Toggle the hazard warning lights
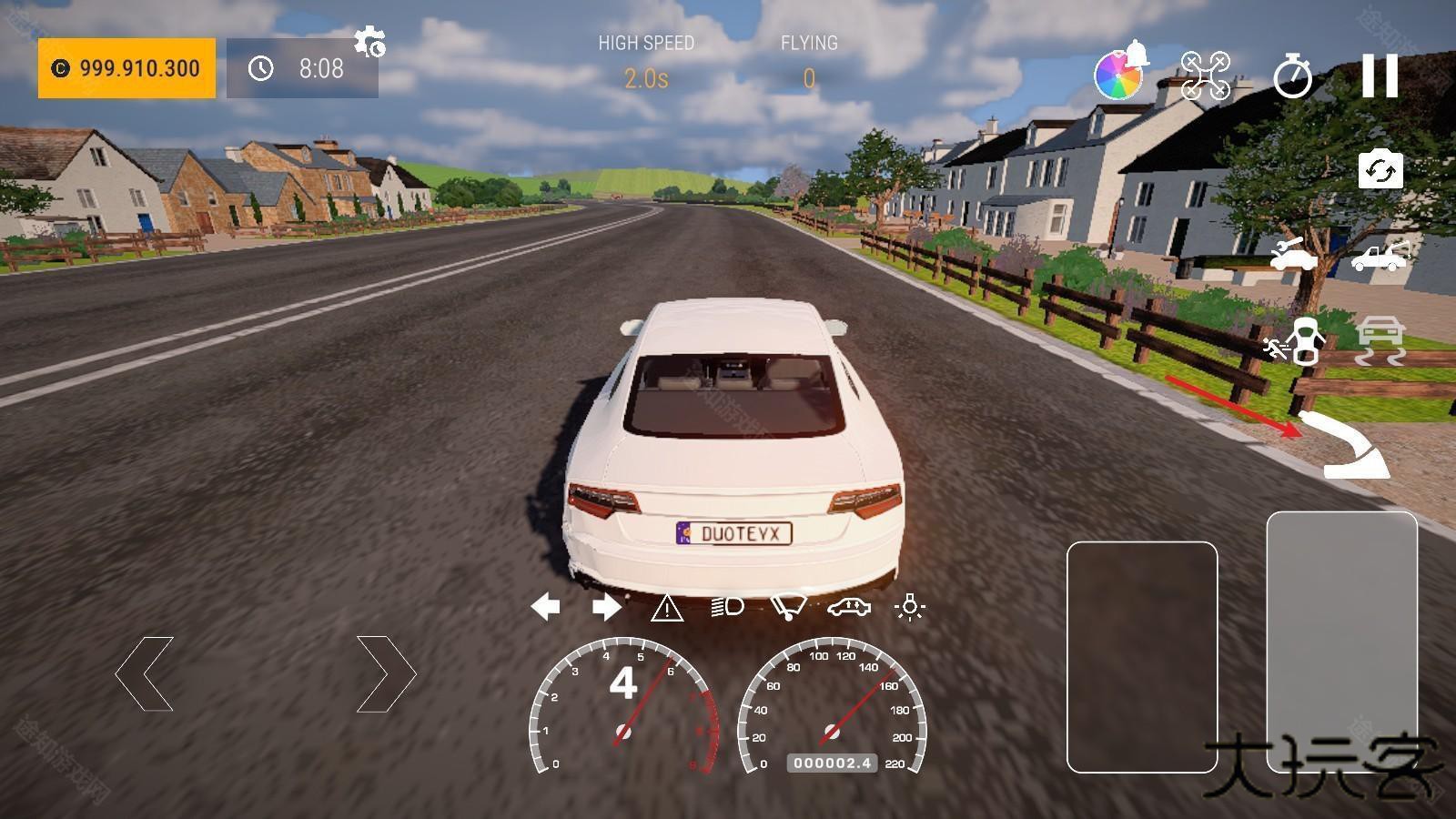1456x819 pixels. coord(667,607)
